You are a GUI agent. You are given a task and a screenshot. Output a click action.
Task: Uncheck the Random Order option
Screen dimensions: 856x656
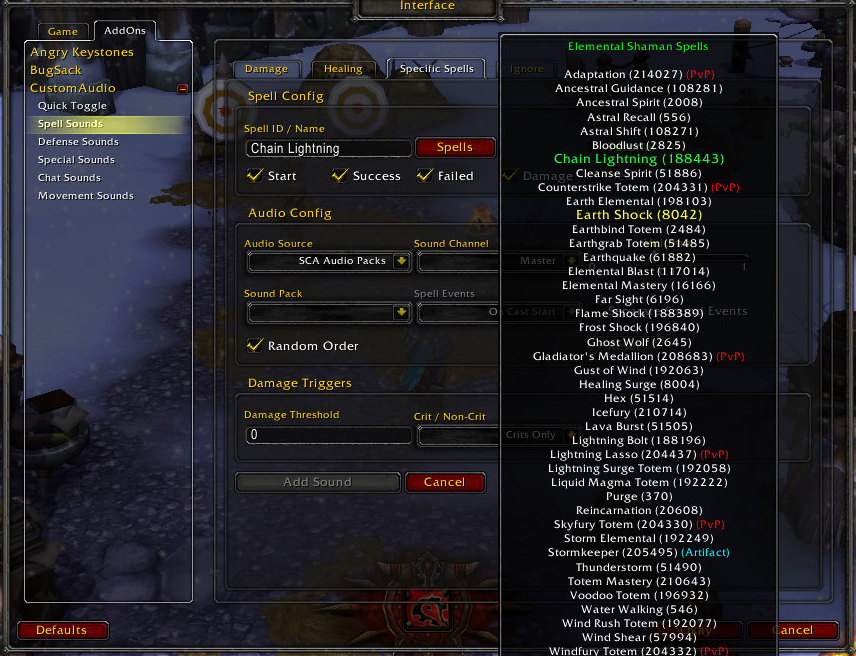tap(255, 346)
